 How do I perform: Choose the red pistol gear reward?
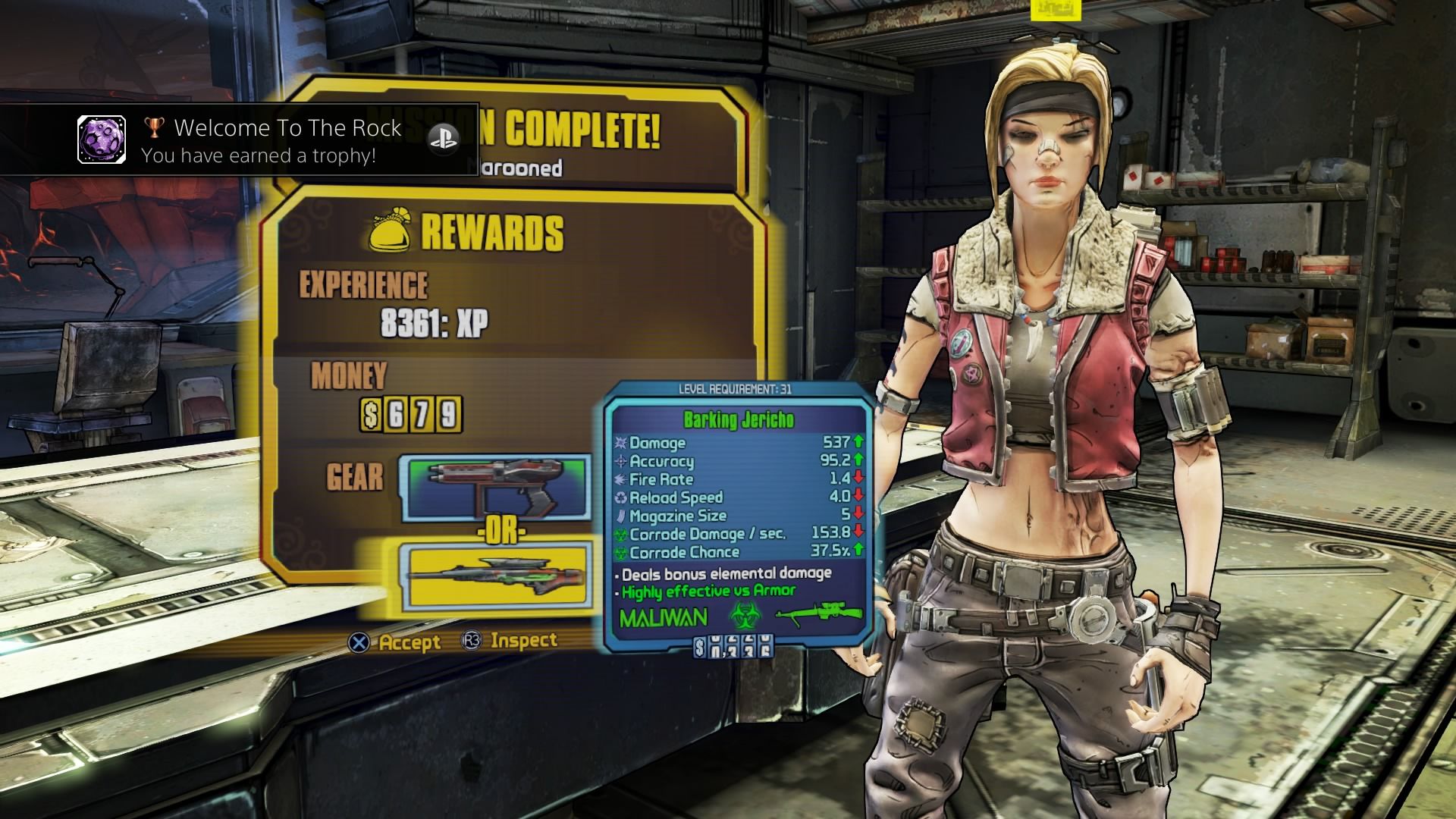pyautogui.click(x=497, y=487)
